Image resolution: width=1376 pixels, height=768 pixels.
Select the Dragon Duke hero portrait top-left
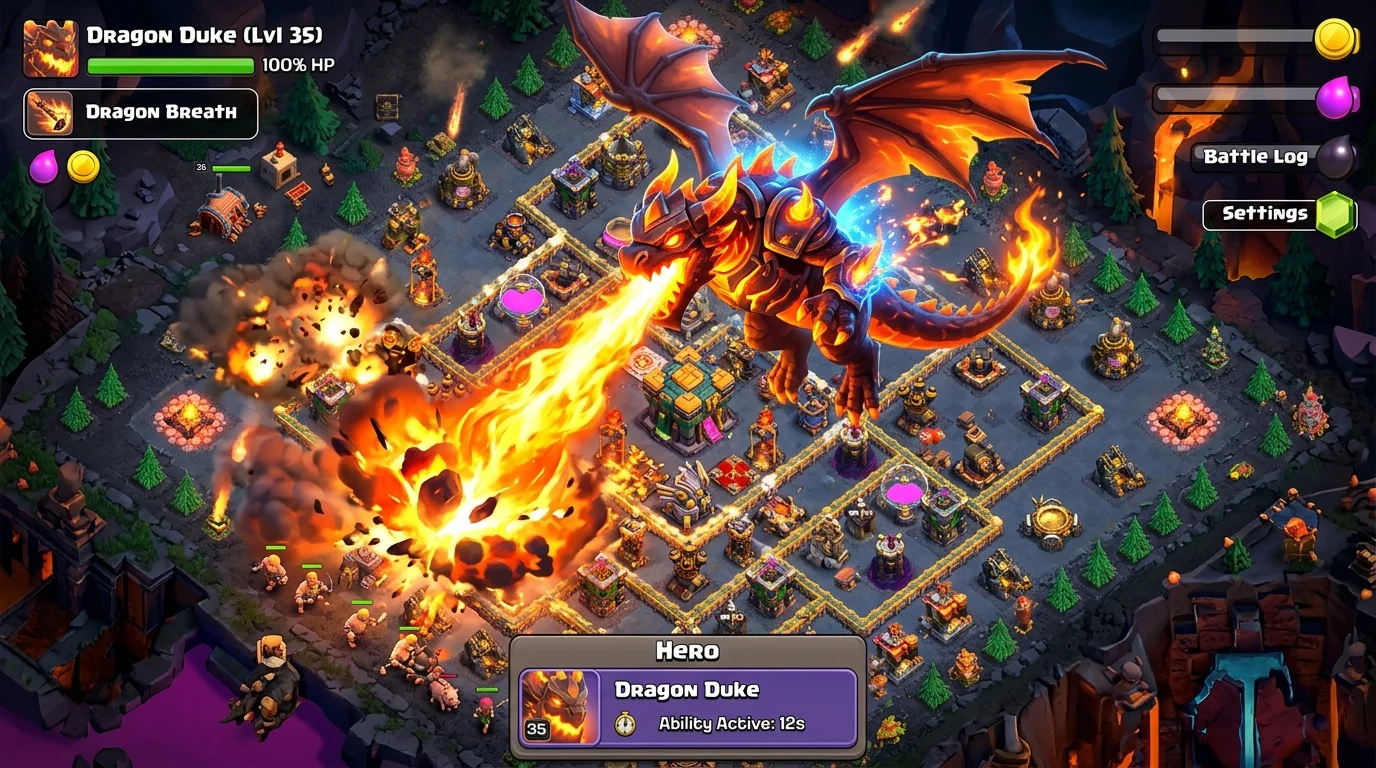click(x=49, y=46)
